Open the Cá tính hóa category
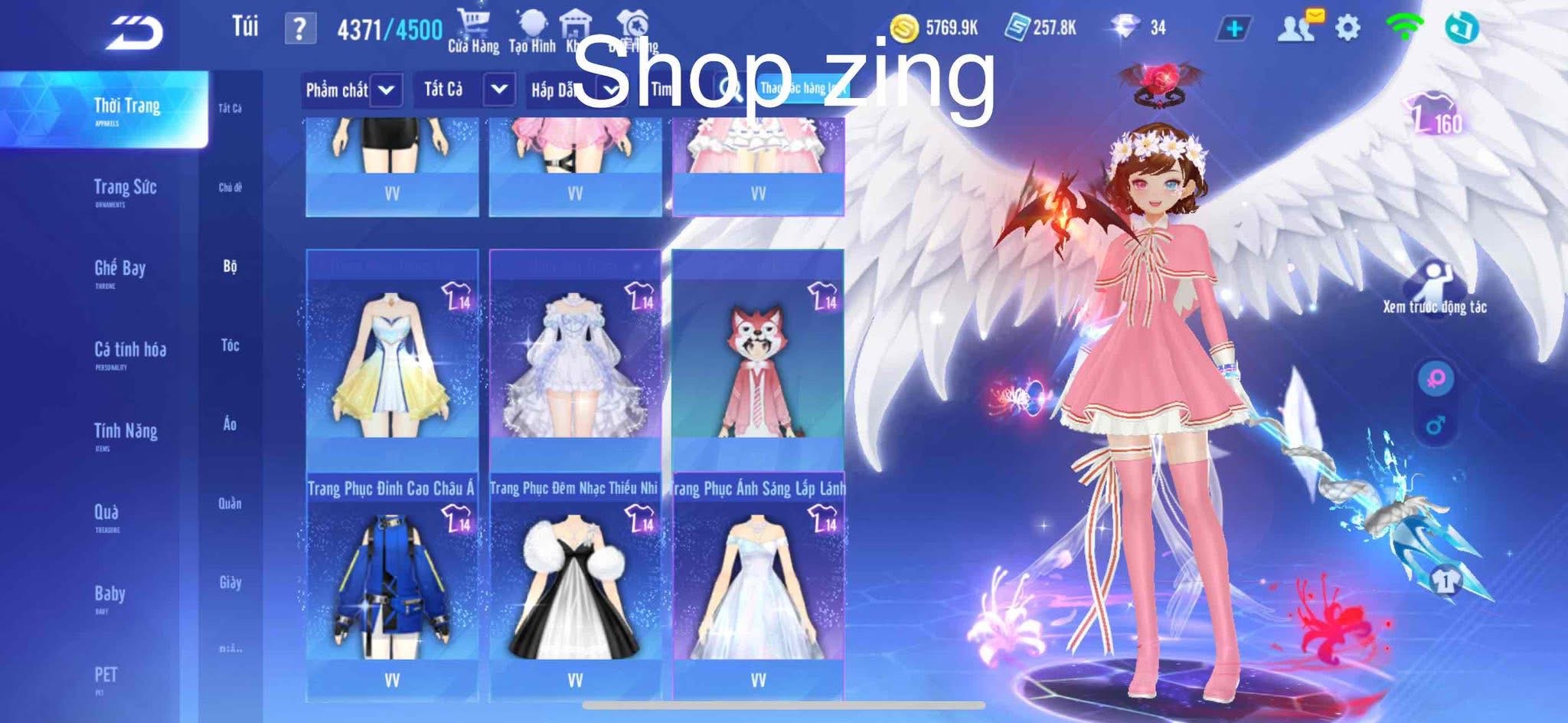 pos(129,351)
